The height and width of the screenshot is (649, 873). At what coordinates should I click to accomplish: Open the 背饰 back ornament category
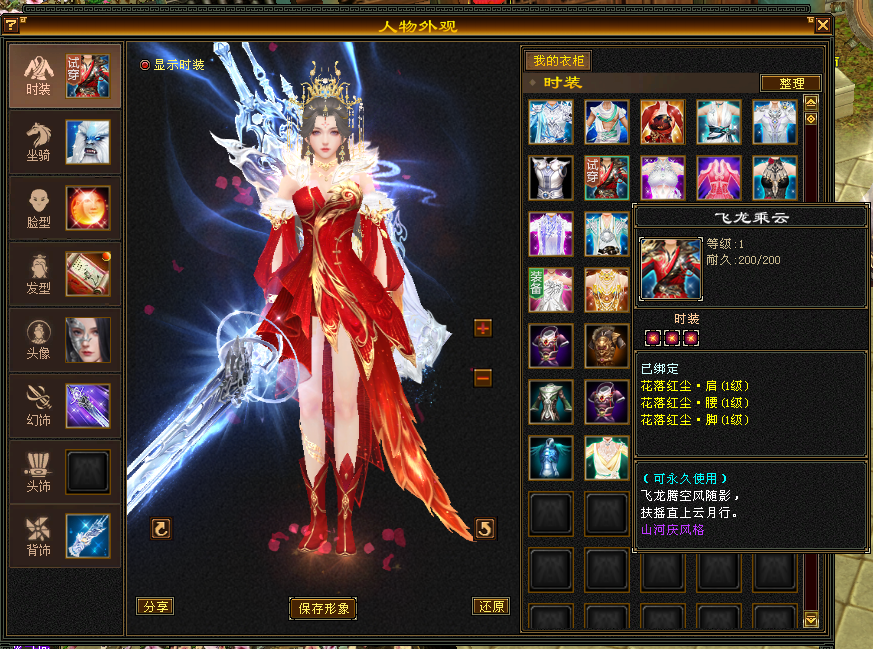point(65,536)
